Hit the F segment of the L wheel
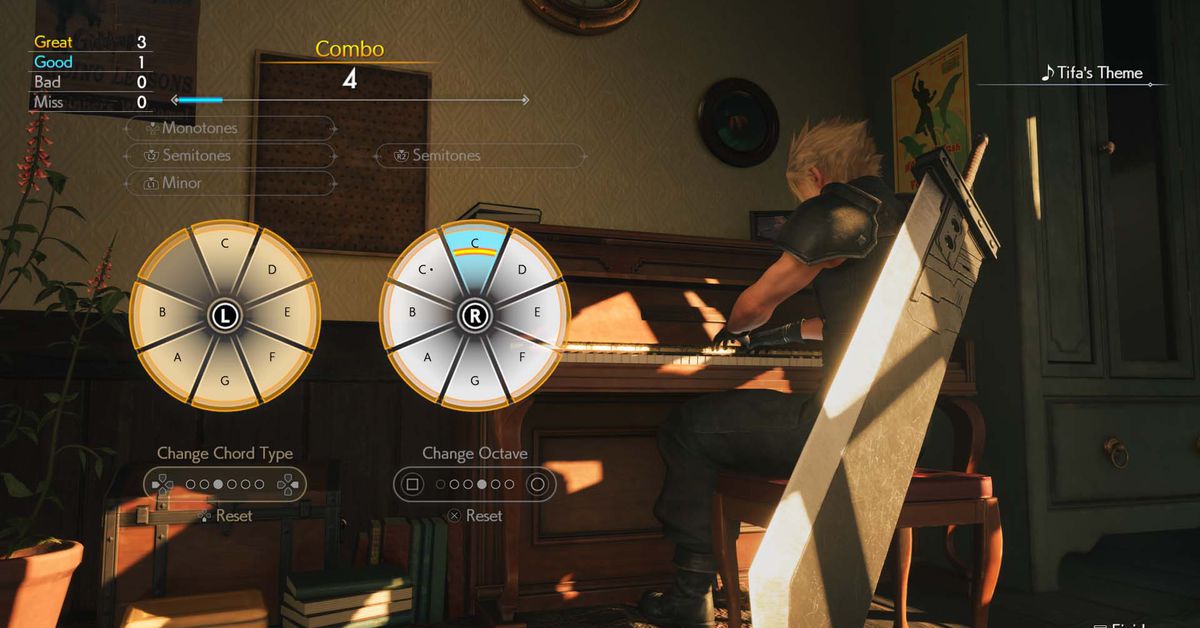 tap(272, 355)
